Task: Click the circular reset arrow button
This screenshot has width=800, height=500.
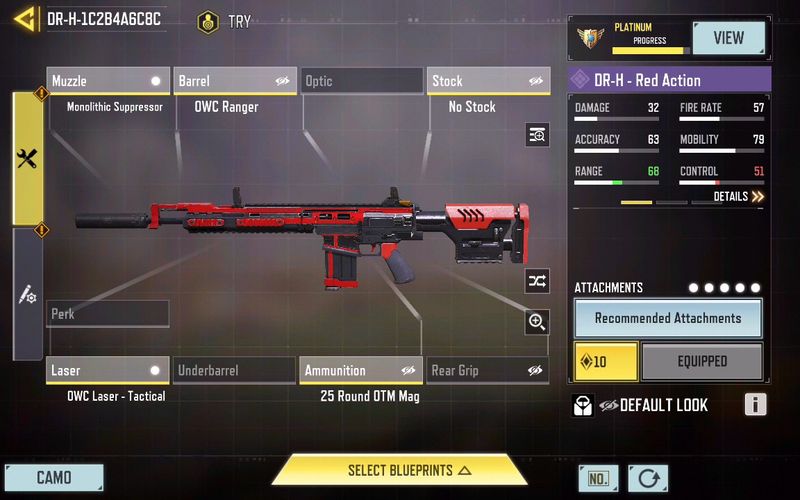Action: 648,478
